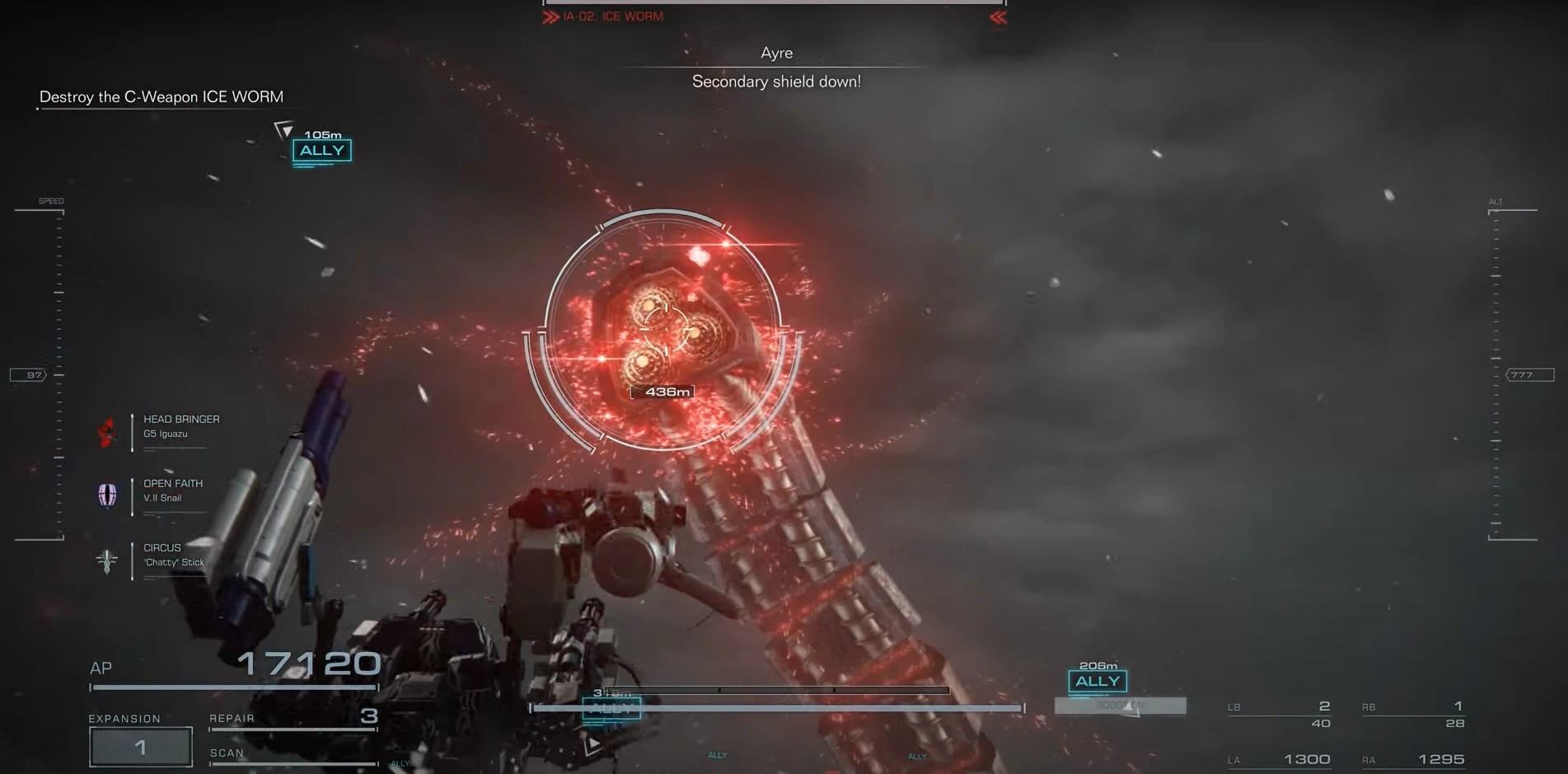The width and height of the screenshot is (1568, 774).
Task: Select the ALLY marker at 206m
Action: pos(1098,681)
